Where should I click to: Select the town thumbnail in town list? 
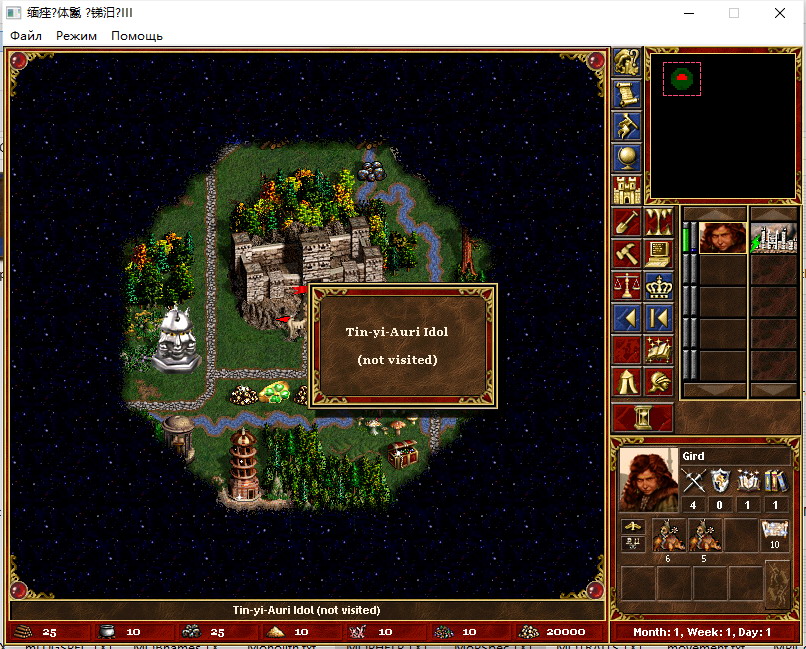point(774,238)
